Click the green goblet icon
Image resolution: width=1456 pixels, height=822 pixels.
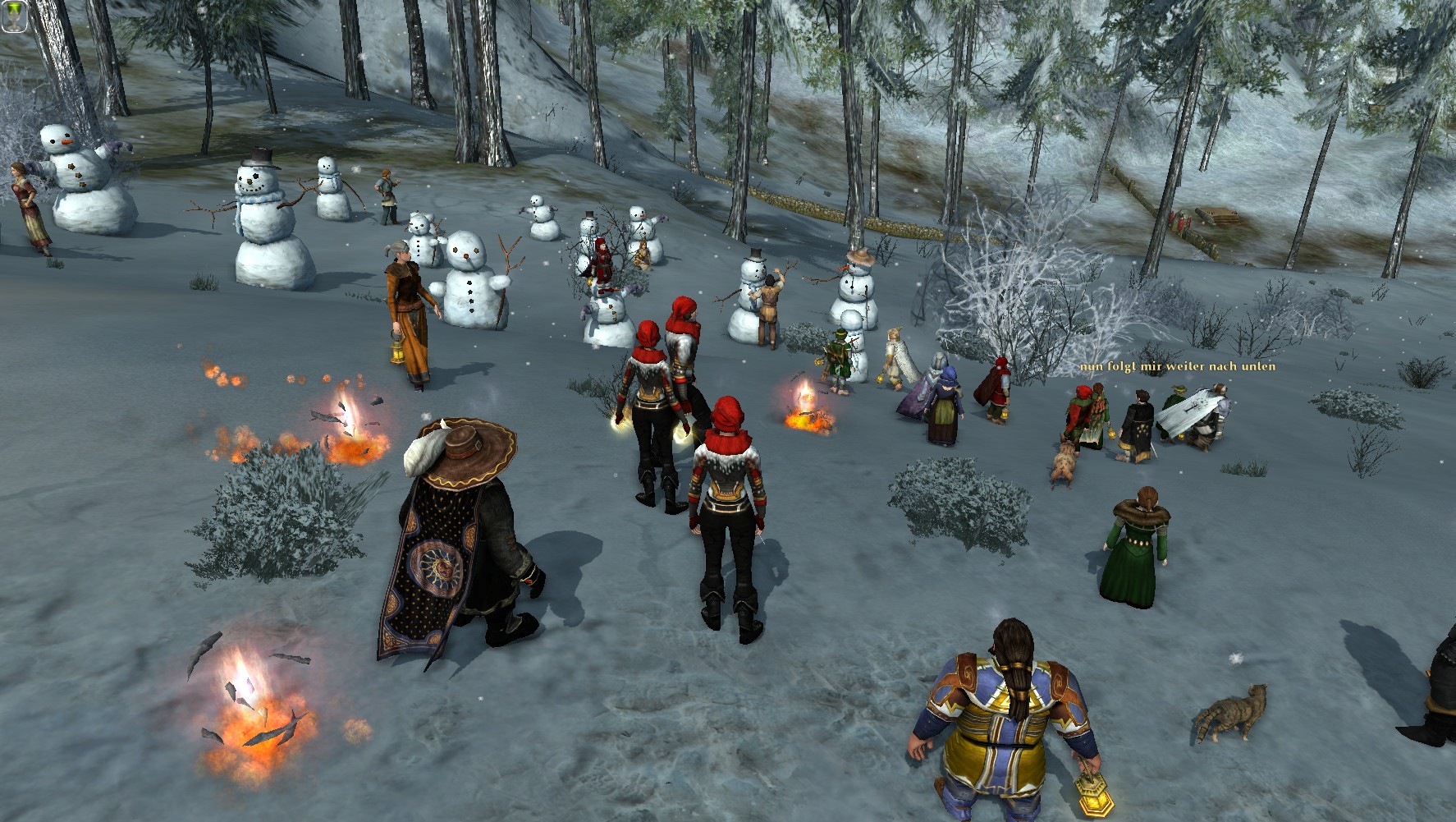click(16, 16)
